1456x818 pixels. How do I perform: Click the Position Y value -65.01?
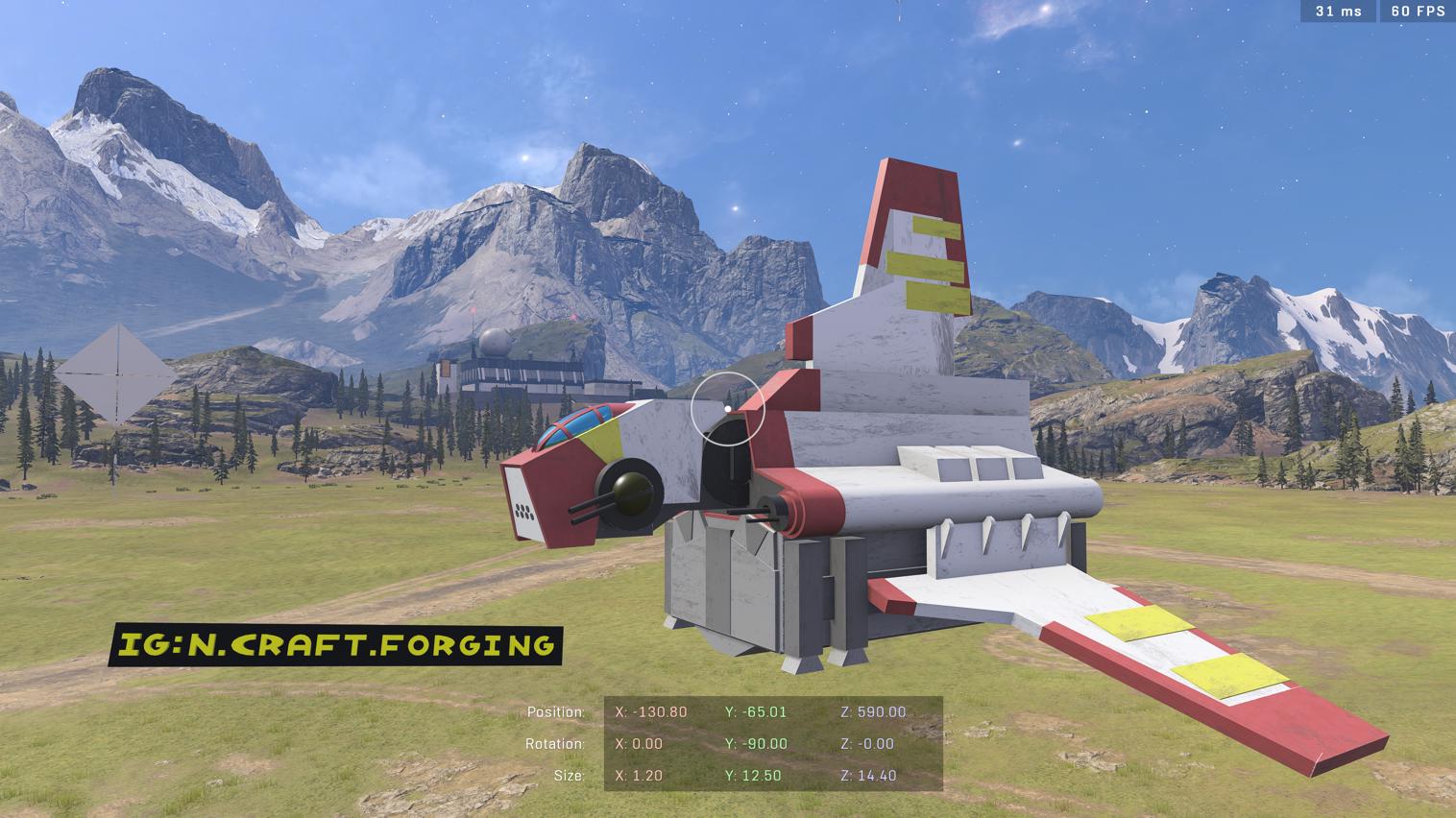tap(757, 712)
